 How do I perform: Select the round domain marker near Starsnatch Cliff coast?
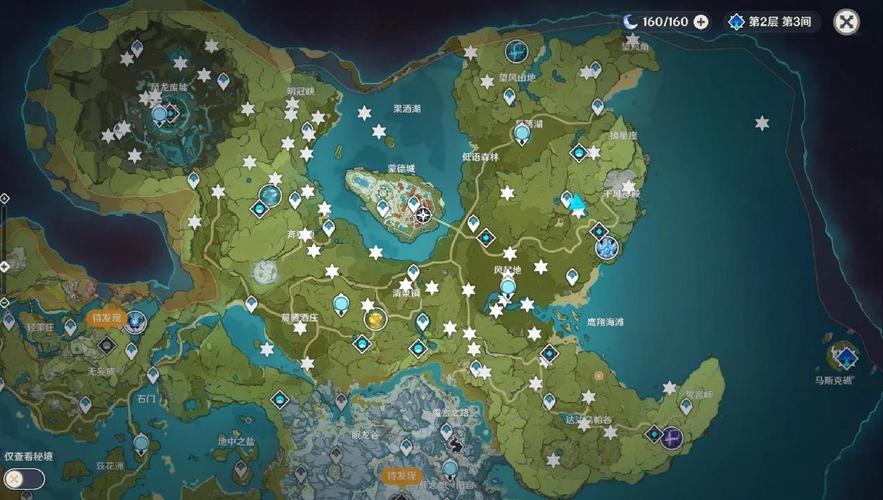(x=606, y=248)
